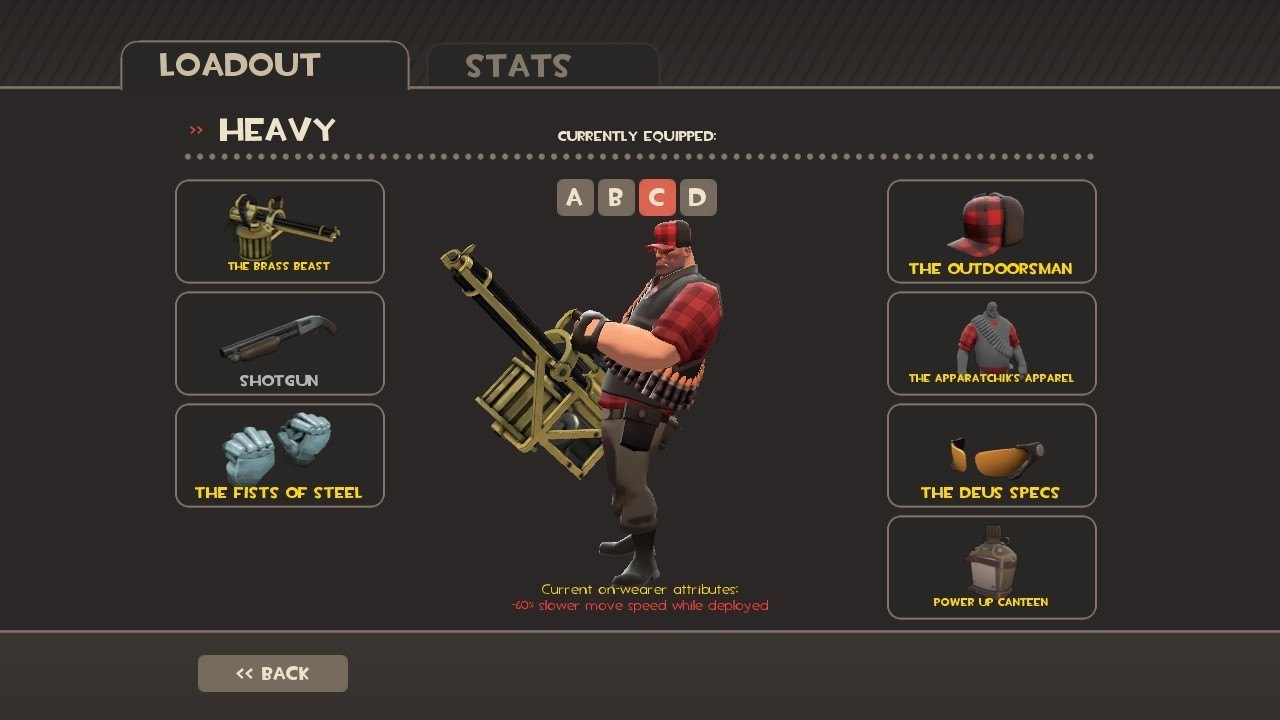Switch to loadout preset A
Screen dimensions: 1280x720
[x=574, y=198]
